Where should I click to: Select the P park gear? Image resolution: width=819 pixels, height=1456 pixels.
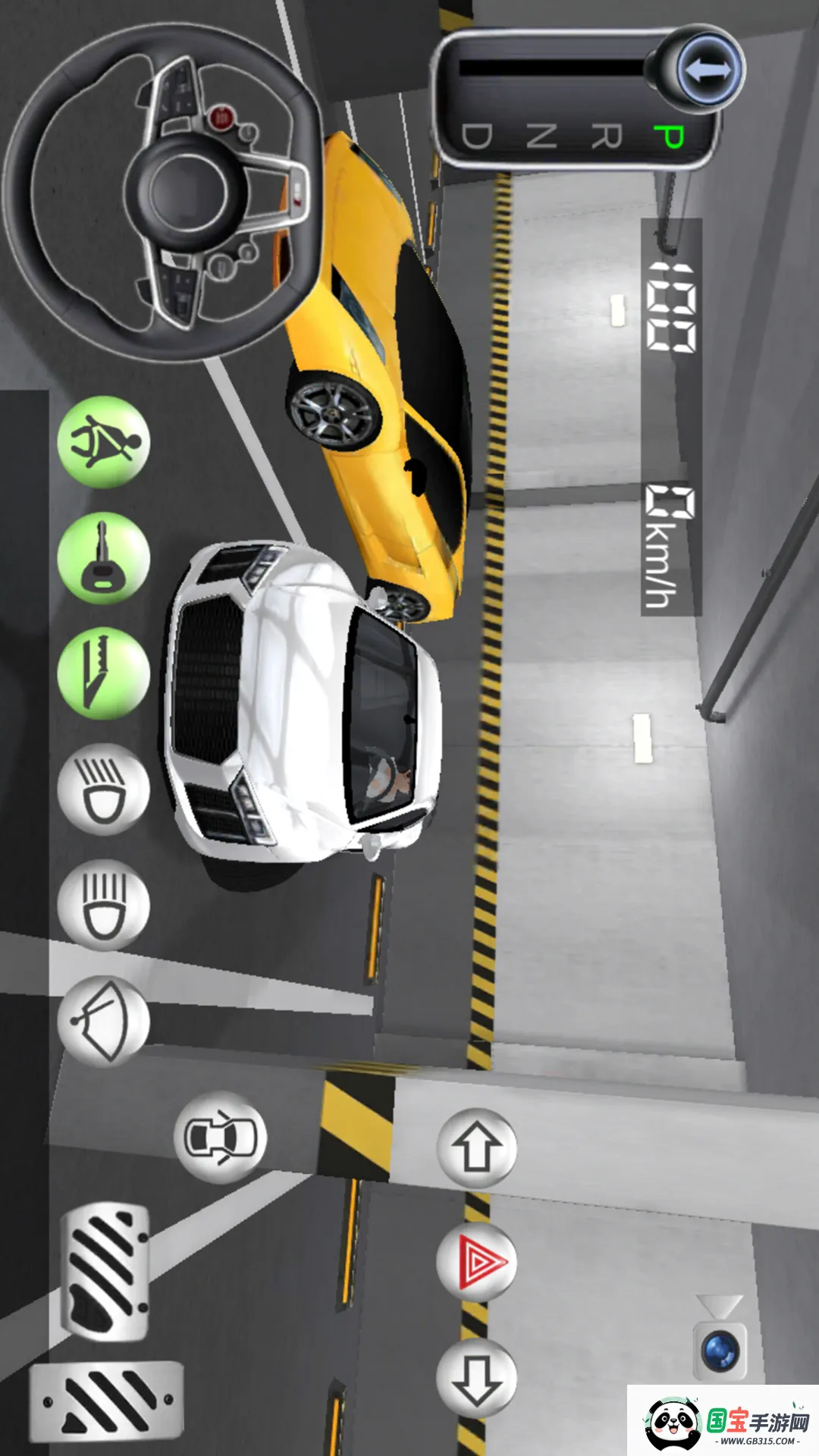[669, 137]
